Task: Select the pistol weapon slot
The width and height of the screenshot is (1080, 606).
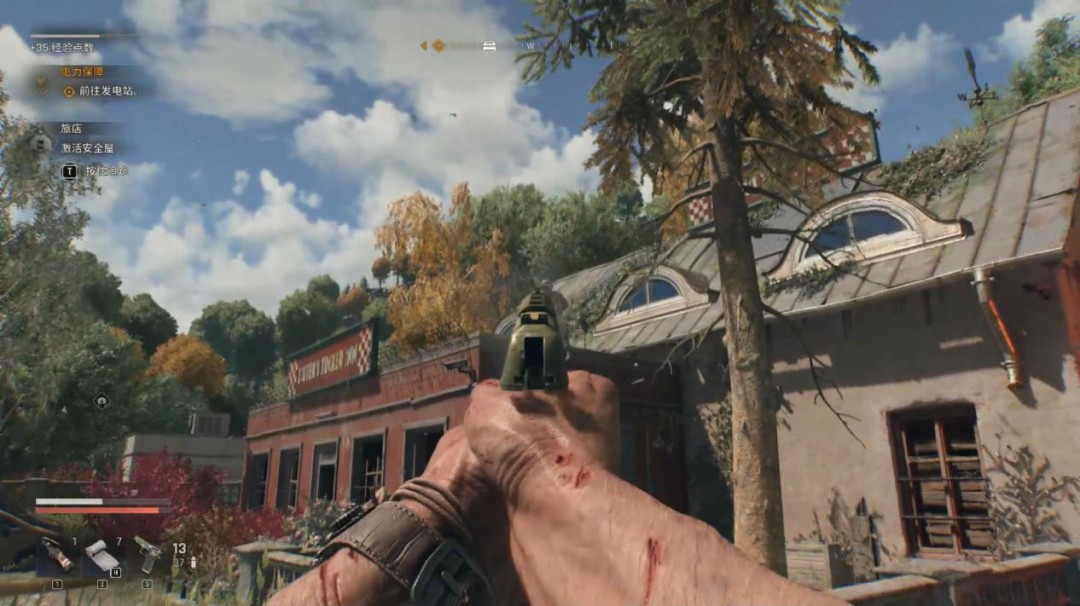Action: pos(147,556)
